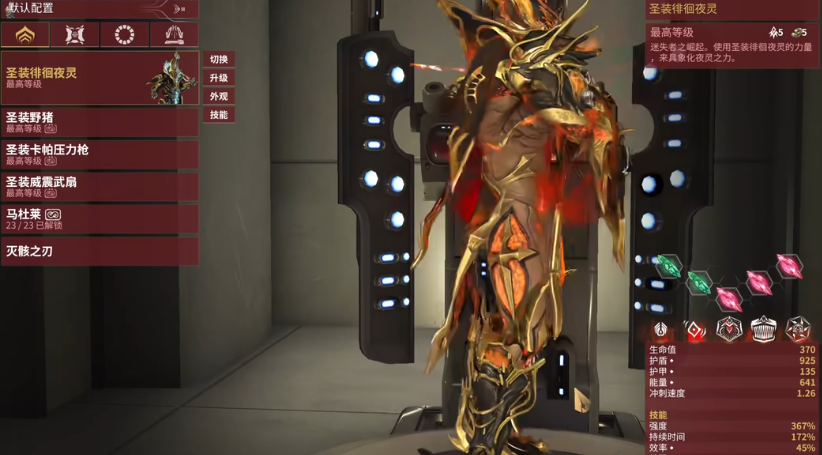The width and height of the screenshot is (822, 455).
Task: Click the 切换 (switch) button
Action: [219, 60]
